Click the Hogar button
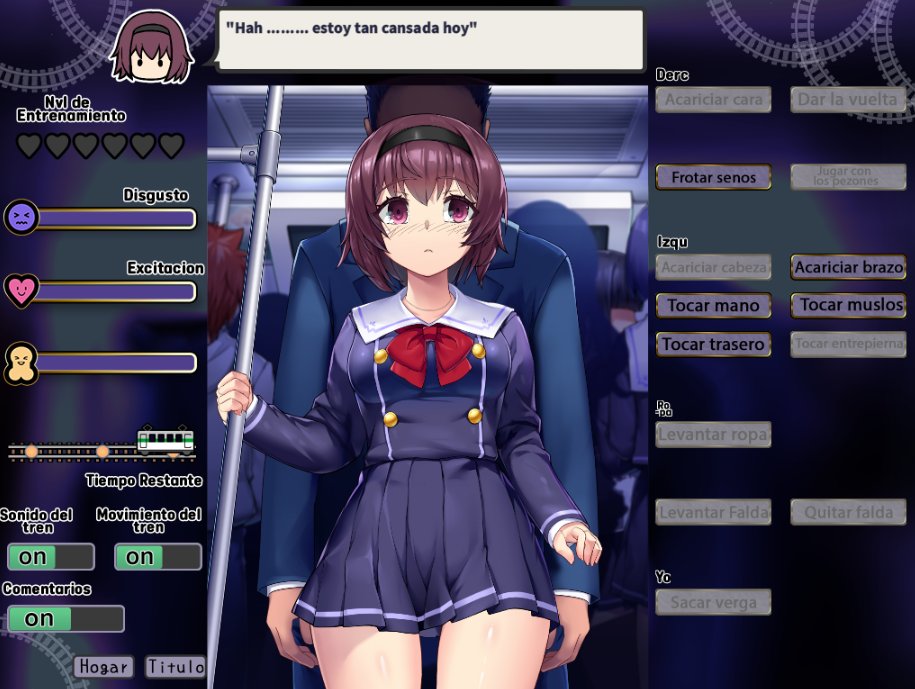The width and height of the screenshot is (915, 689). coord(103,667)
